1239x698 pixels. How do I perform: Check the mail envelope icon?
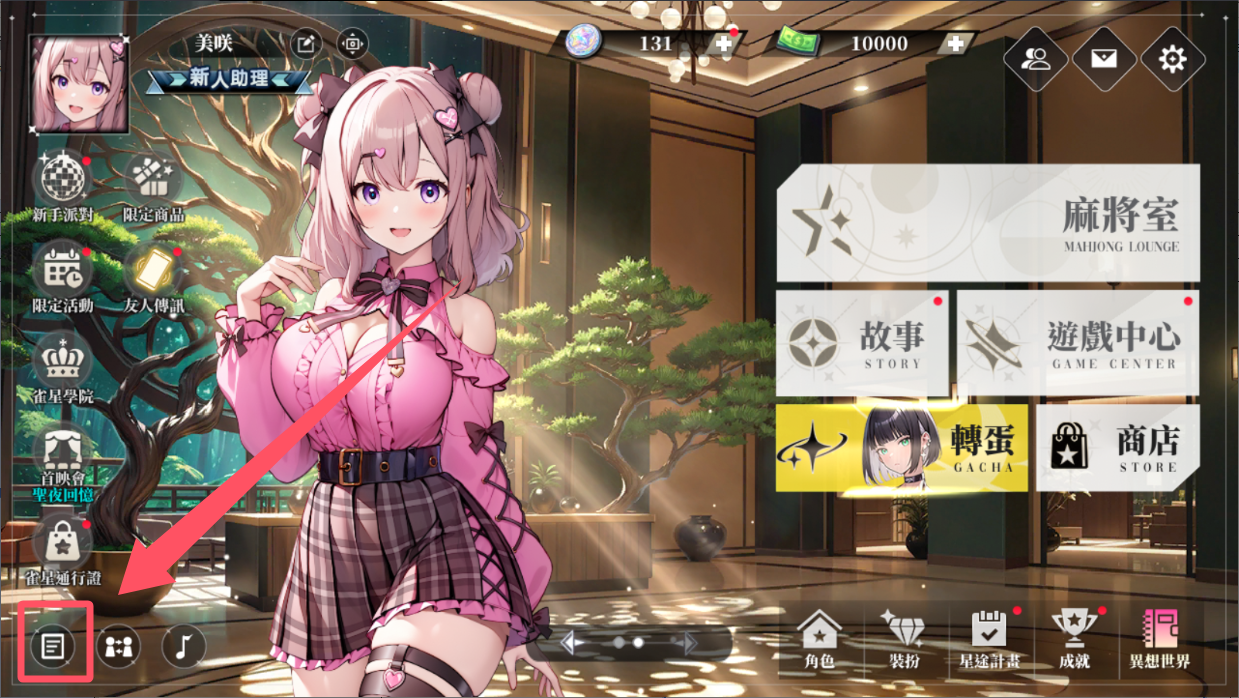point(1104,59)
